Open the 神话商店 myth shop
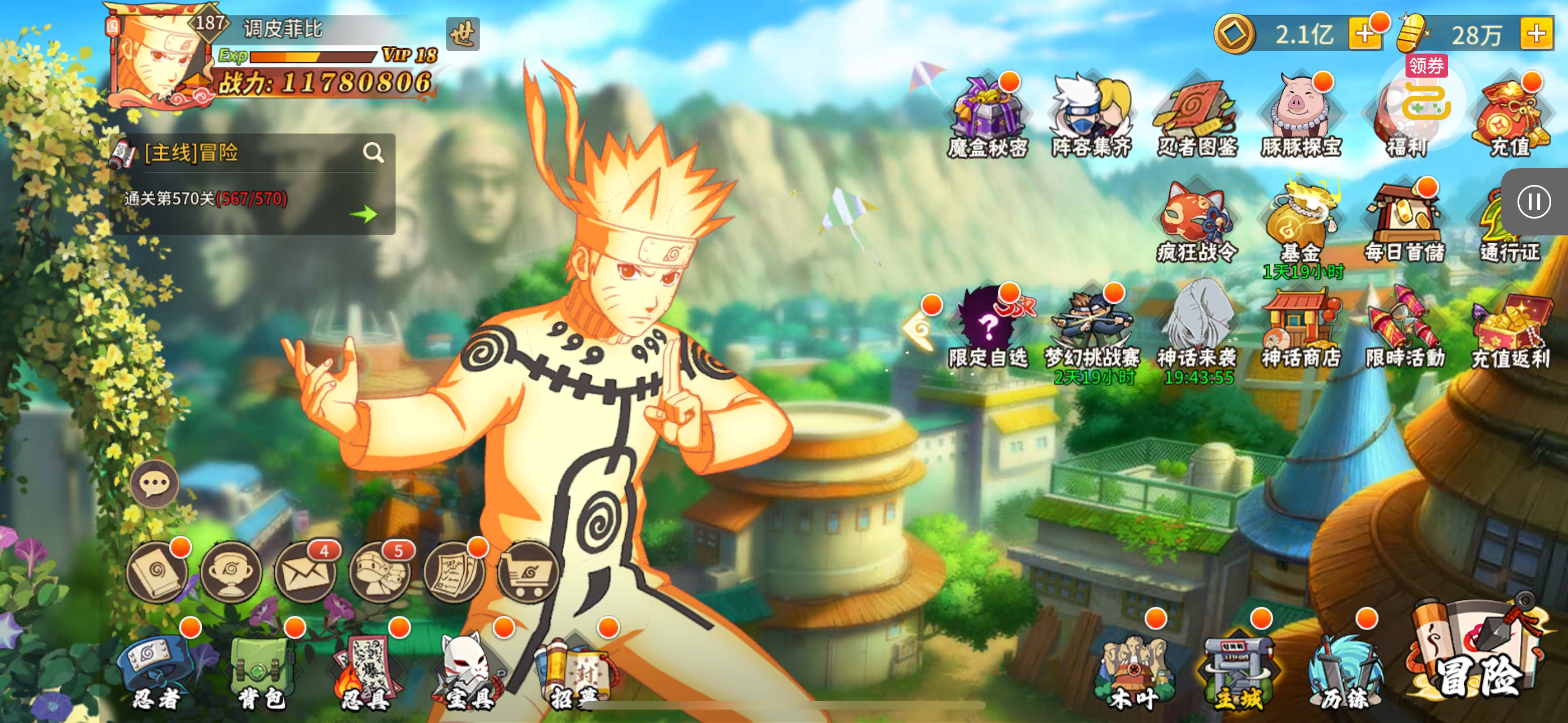This screenshot has height=723, width=1568. pos(1302,328)
